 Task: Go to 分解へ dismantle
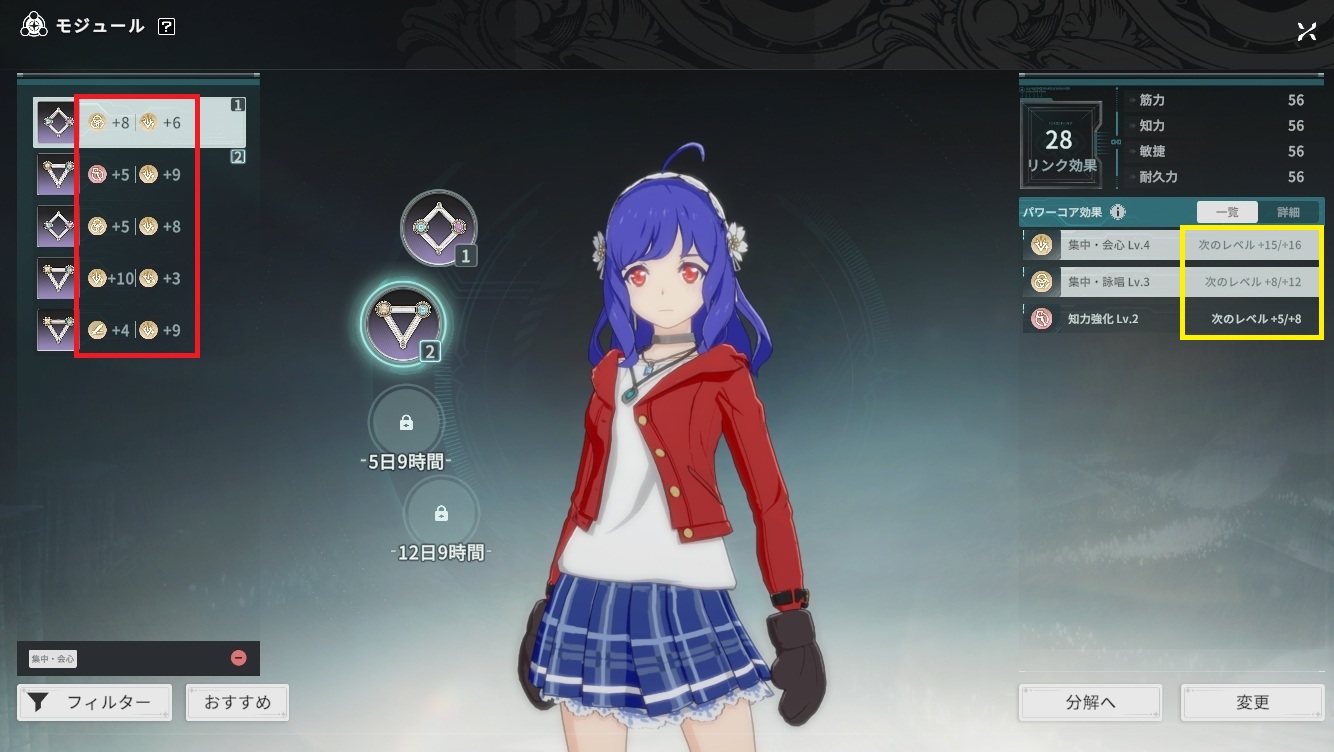pyautogui.click(x=1090, y=702)
